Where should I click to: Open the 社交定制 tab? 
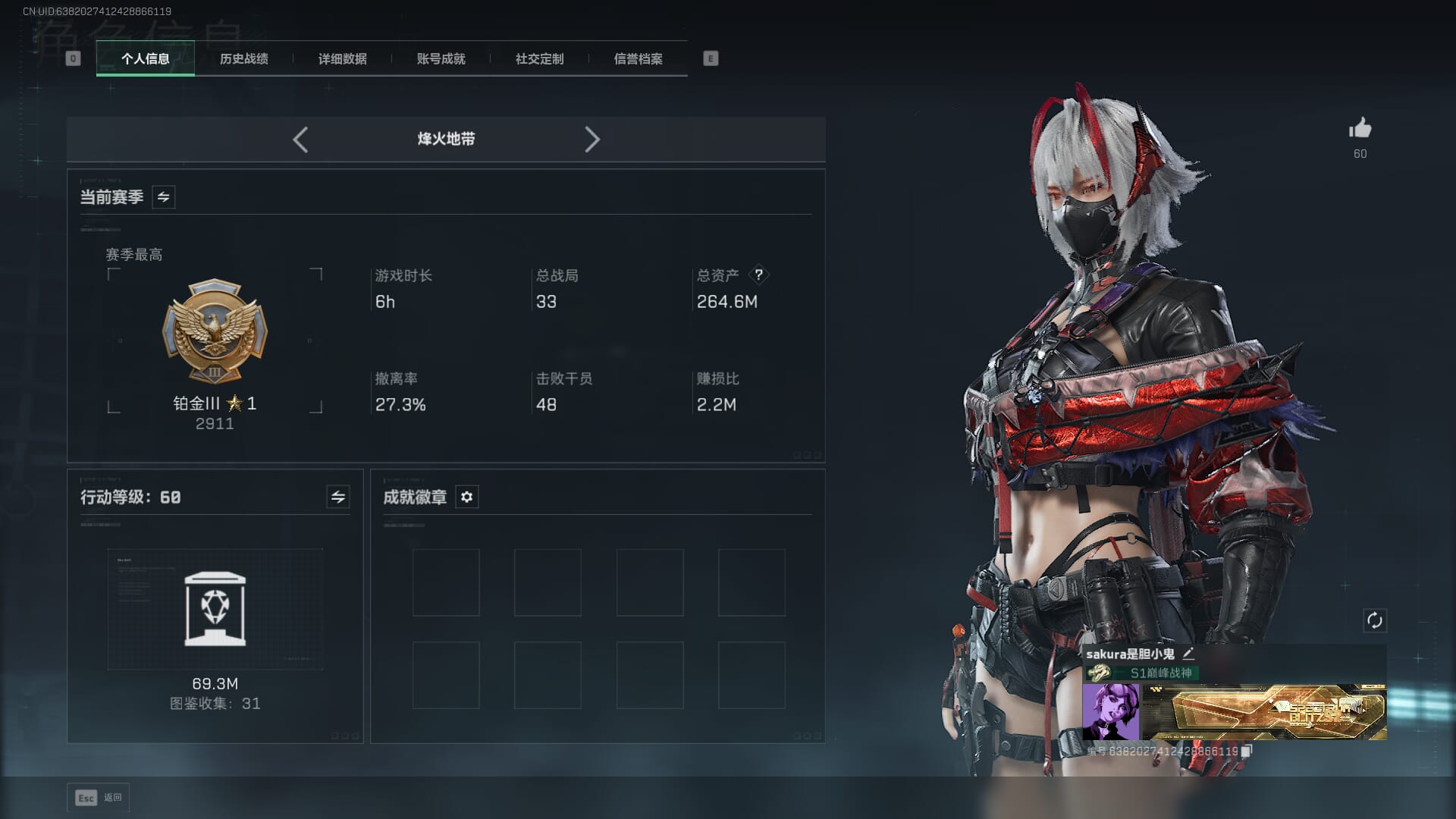(x=539, y=58)
